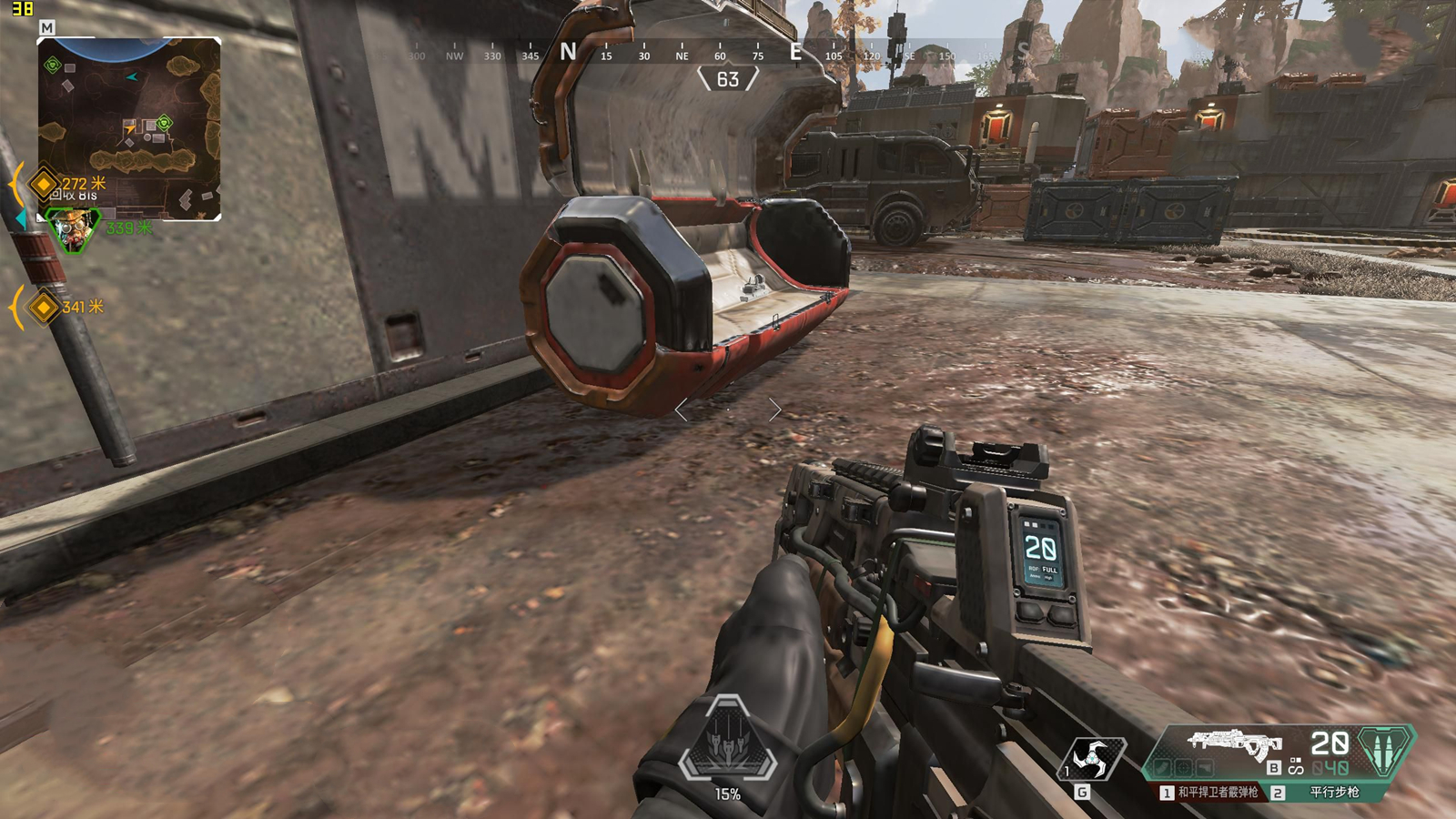Click the heavy ammo type icon

pos(1384,750)
